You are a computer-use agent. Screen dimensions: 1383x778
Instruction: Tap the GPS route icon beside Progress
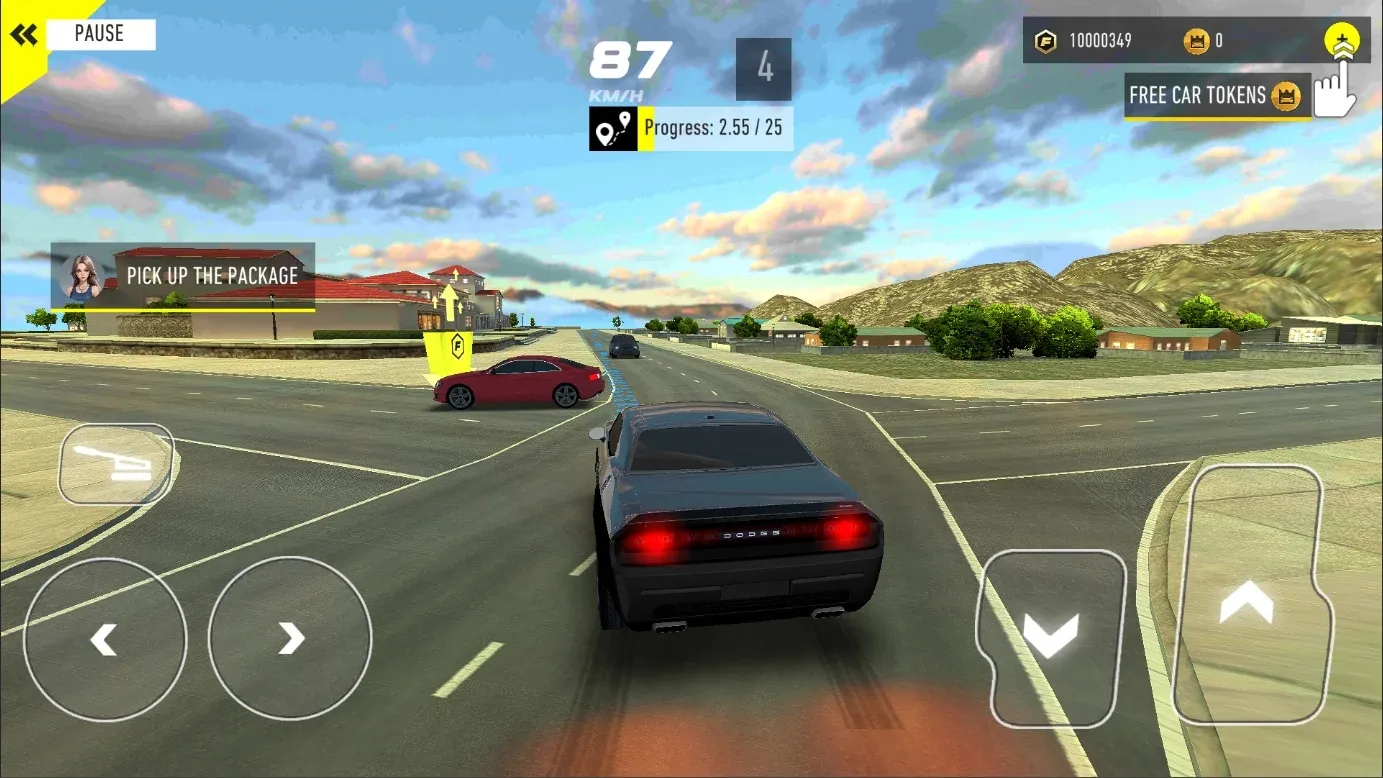click(611, 128)
